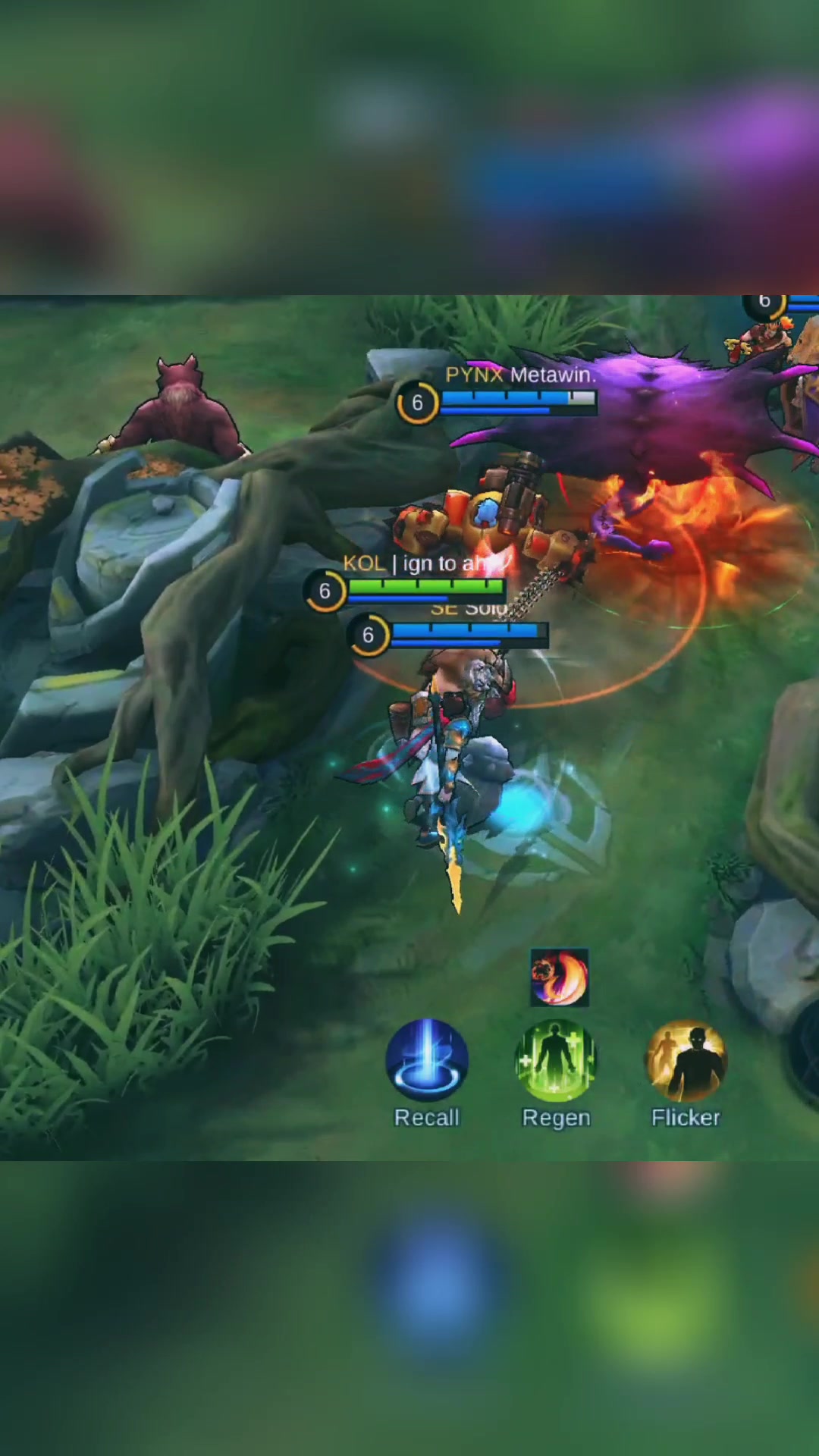This screenshot has width=819, height=1456.
Task: Activate the Recall spell
Action: click(427, 1060)
